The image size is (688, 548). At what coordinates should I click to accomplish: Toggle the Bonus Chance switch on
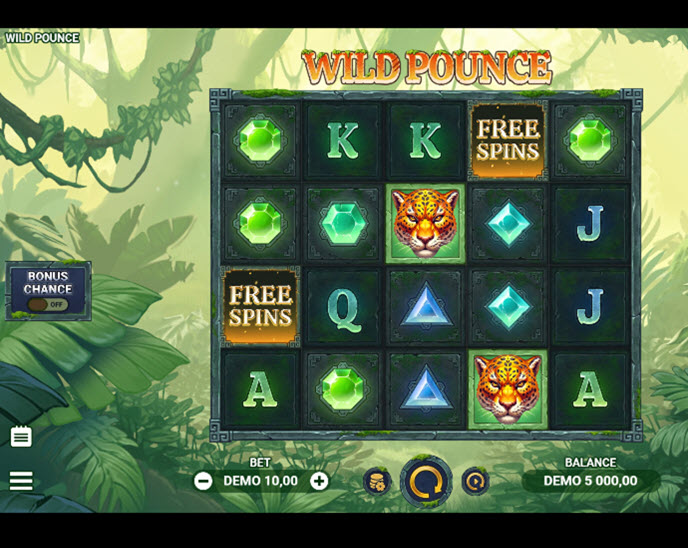(48, 304)
